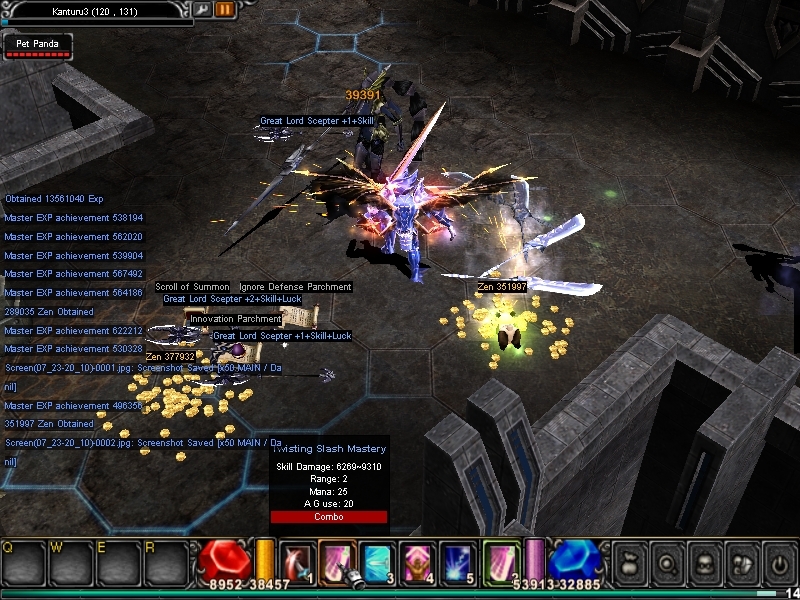Select the green-framed active skill icon
800x600 pixels.
(x=502, y=560)
